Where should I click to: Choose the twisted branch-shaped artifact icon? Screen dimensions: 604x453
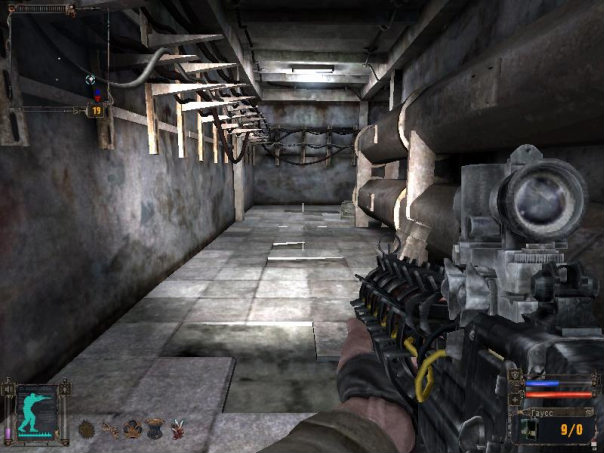[109, 430]
